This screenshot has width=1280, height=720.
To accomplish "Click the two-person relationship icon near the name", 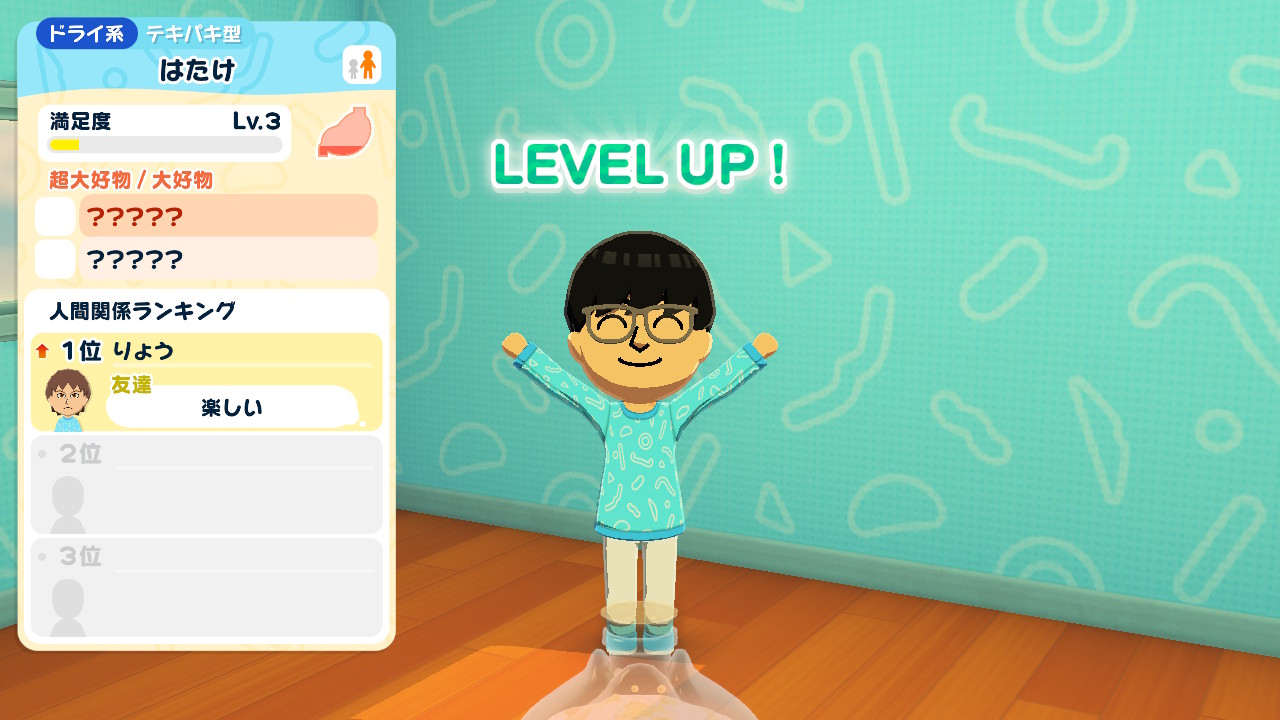I will (x=364, y=65).
